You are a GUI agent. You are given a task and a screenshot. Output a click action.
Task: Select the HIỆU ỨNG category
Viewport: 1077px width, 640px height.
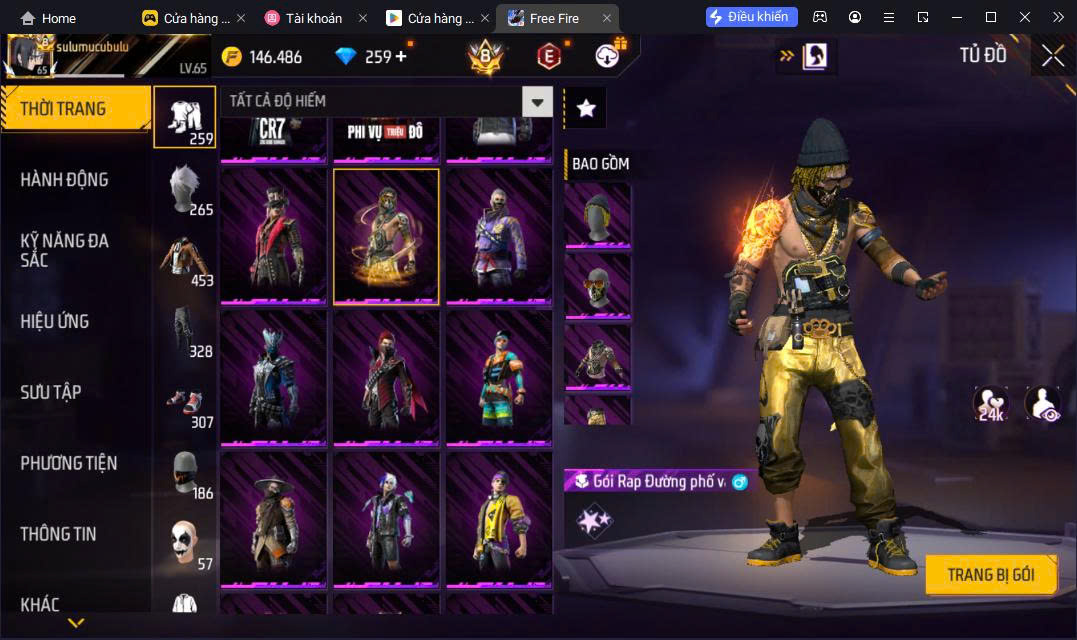[55, 321]
